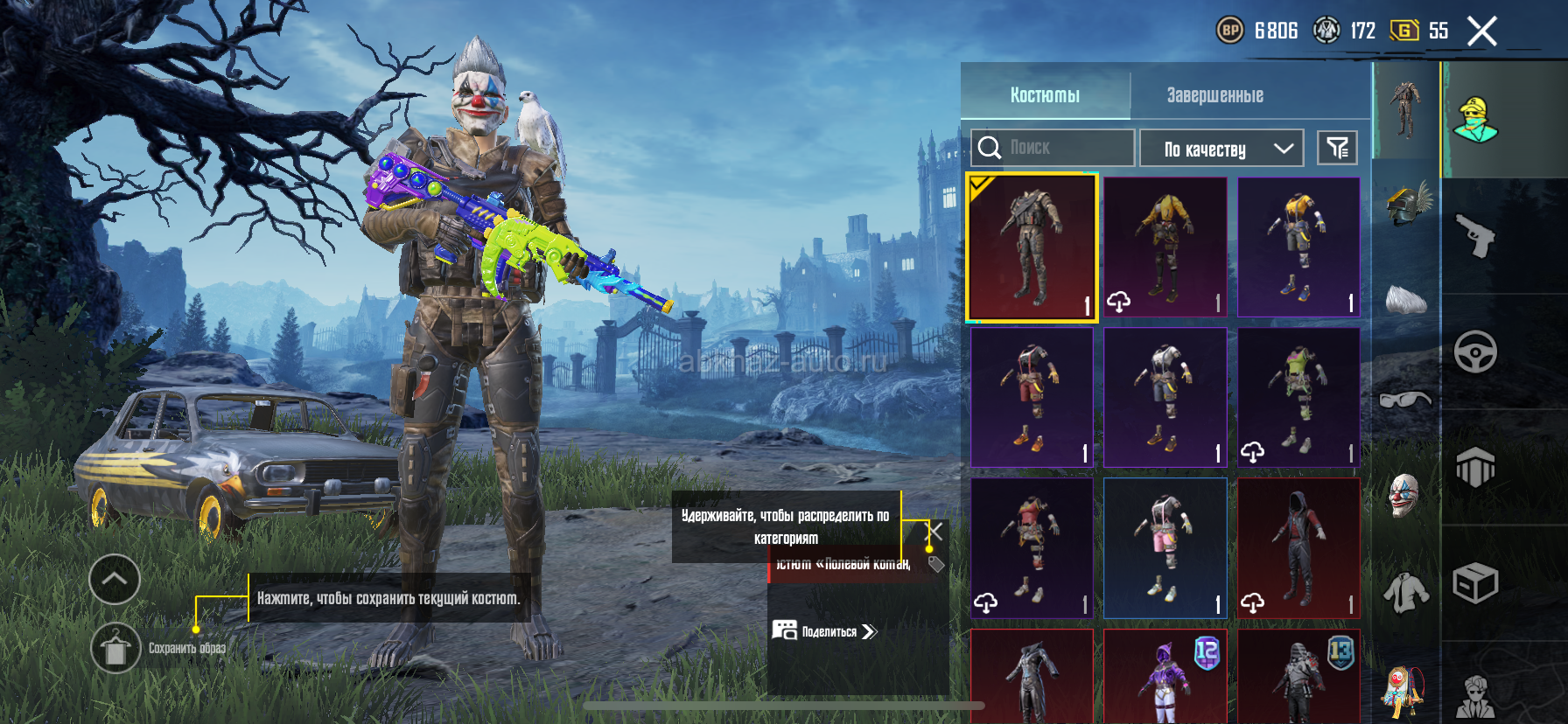
Task: Tap Поделиться share button
Action: 824,631
